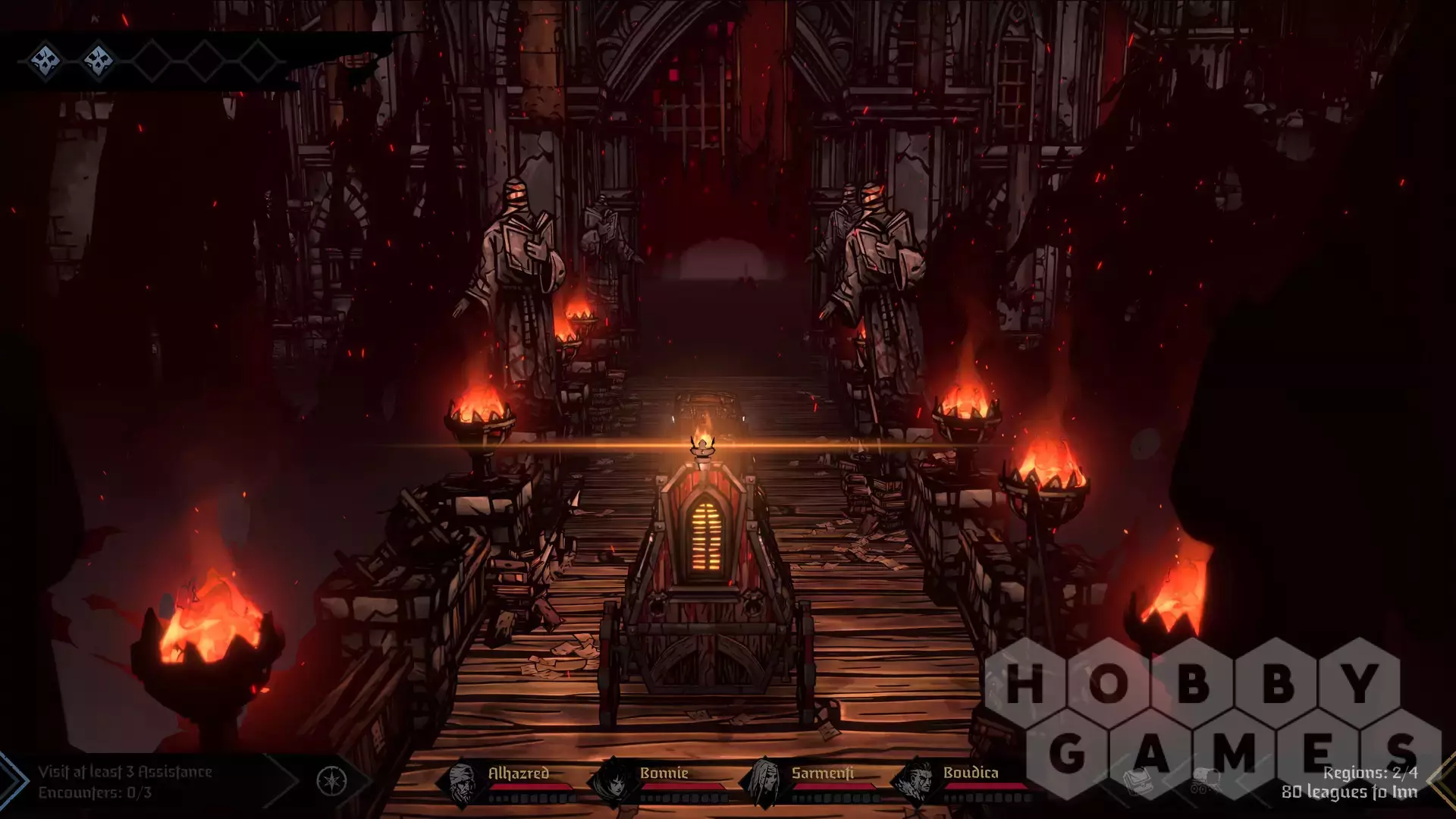Show the Assistance Encounters objective tracker
The image size is (1456, 819).
click(126, 782)
